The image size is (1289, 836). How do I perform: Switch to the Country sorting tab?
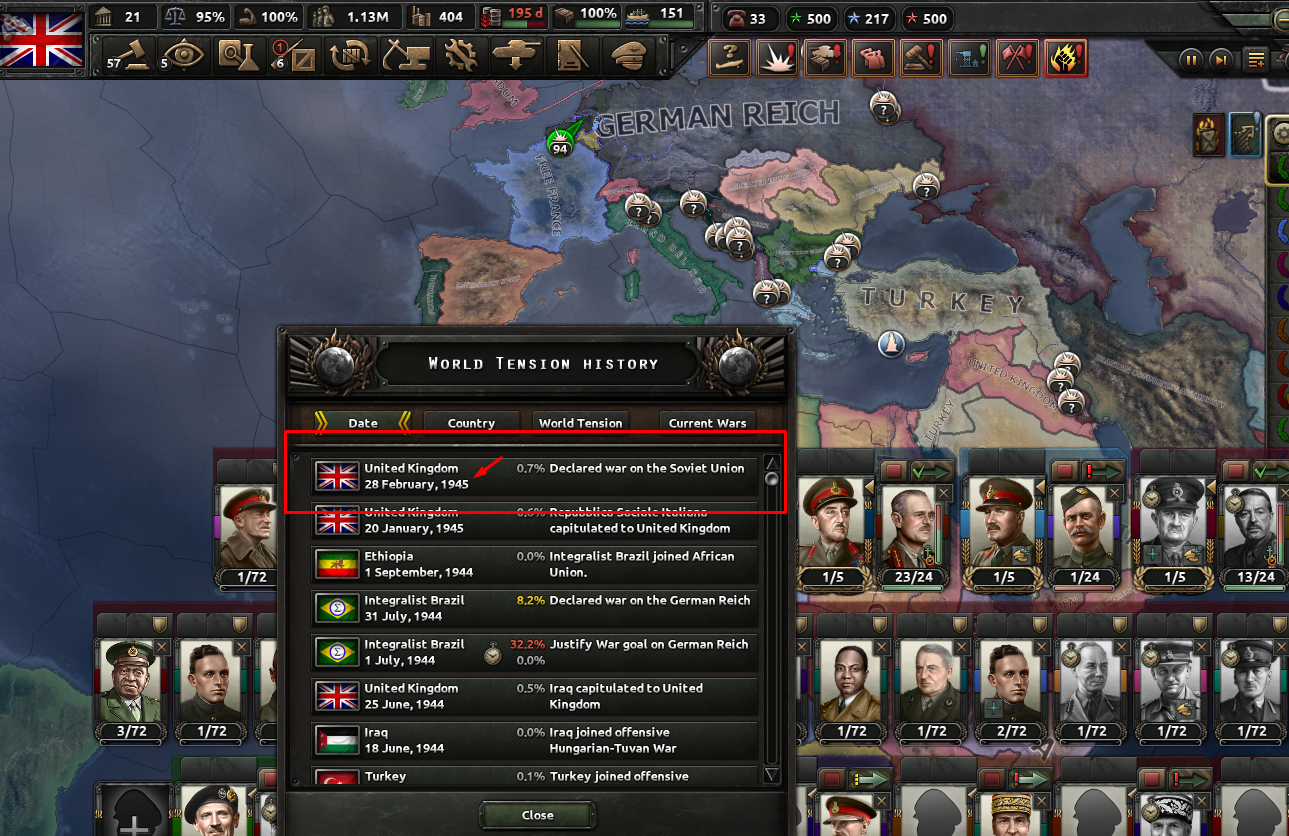coord(471,422)
